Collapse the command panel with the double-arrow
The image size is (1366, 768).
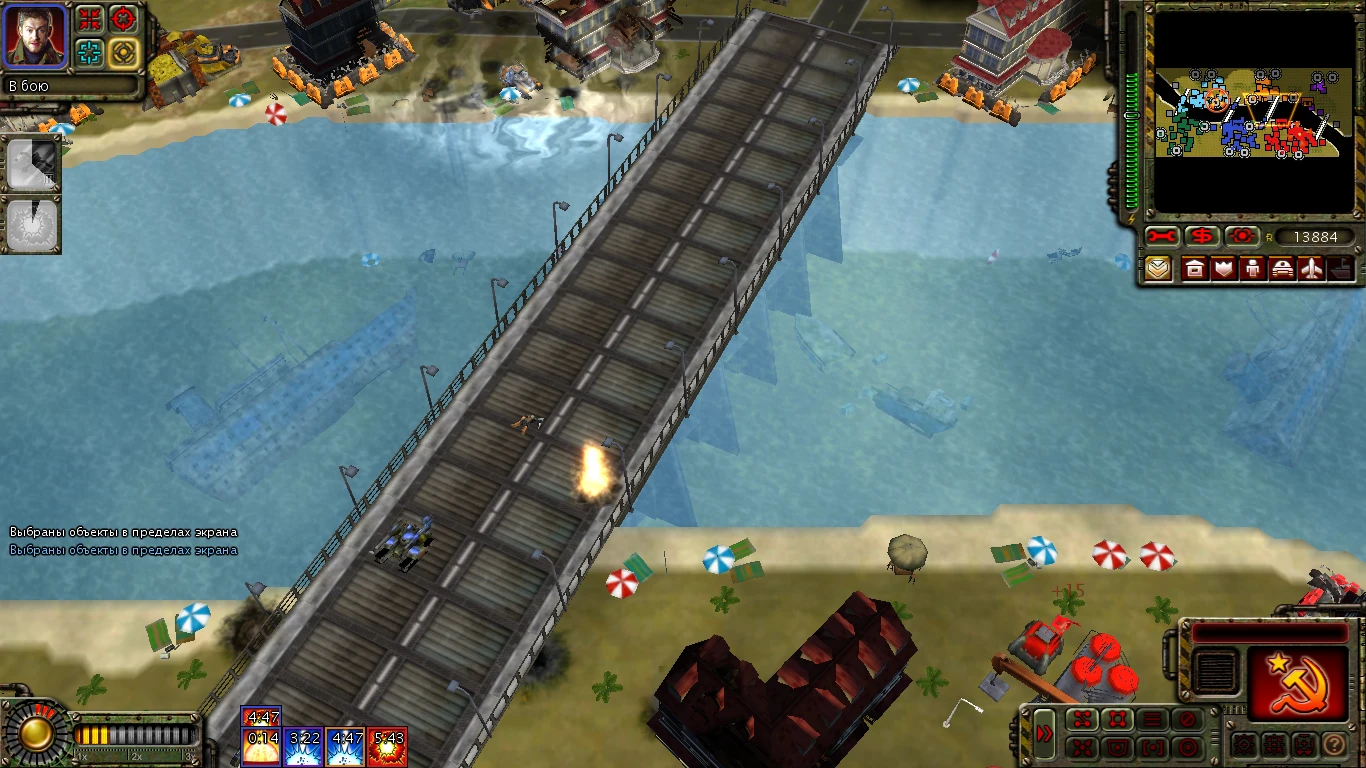coord(1046,732)
